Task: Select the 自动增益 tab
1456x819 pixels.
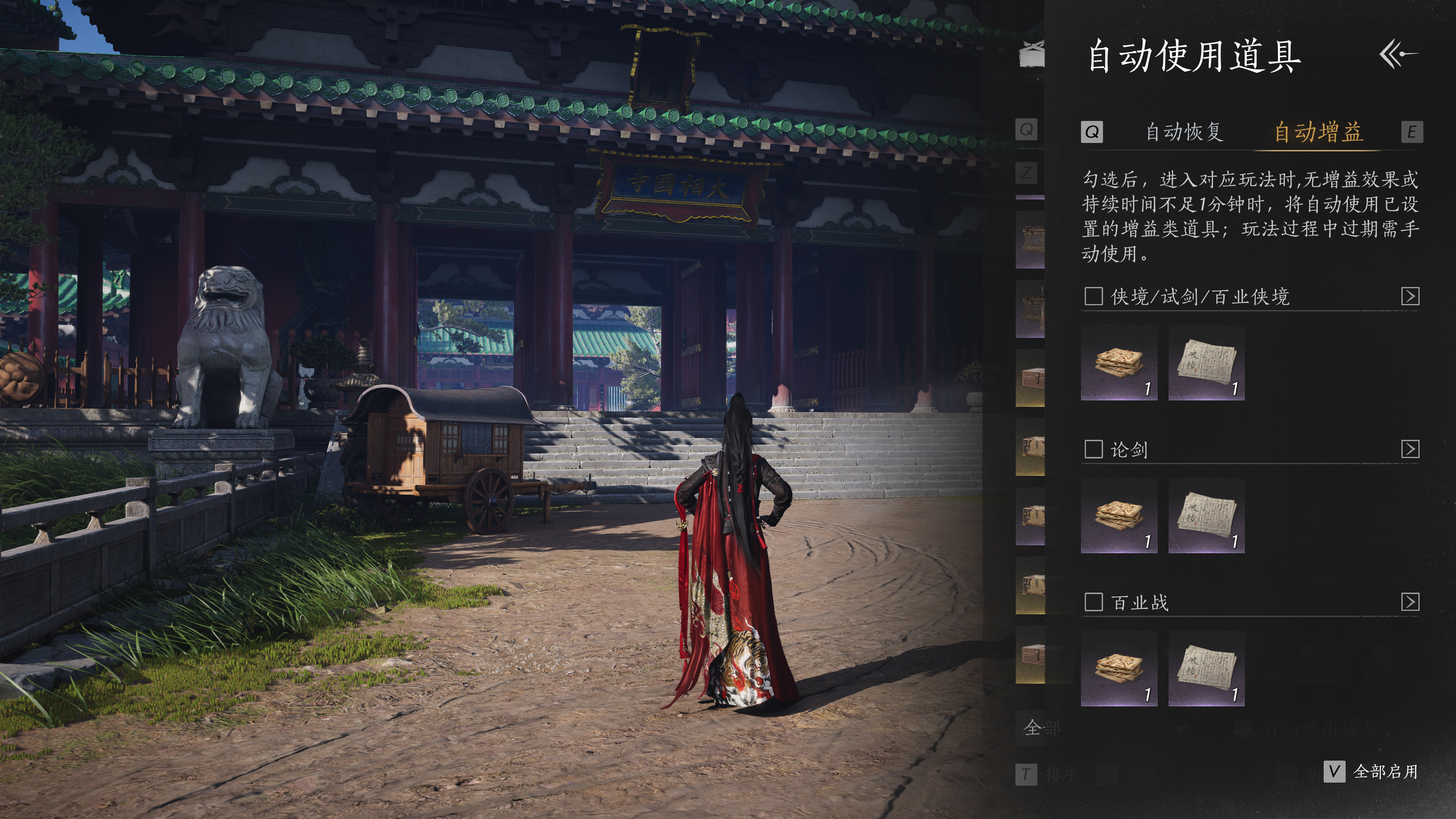Action: (x=1318, y=132)
